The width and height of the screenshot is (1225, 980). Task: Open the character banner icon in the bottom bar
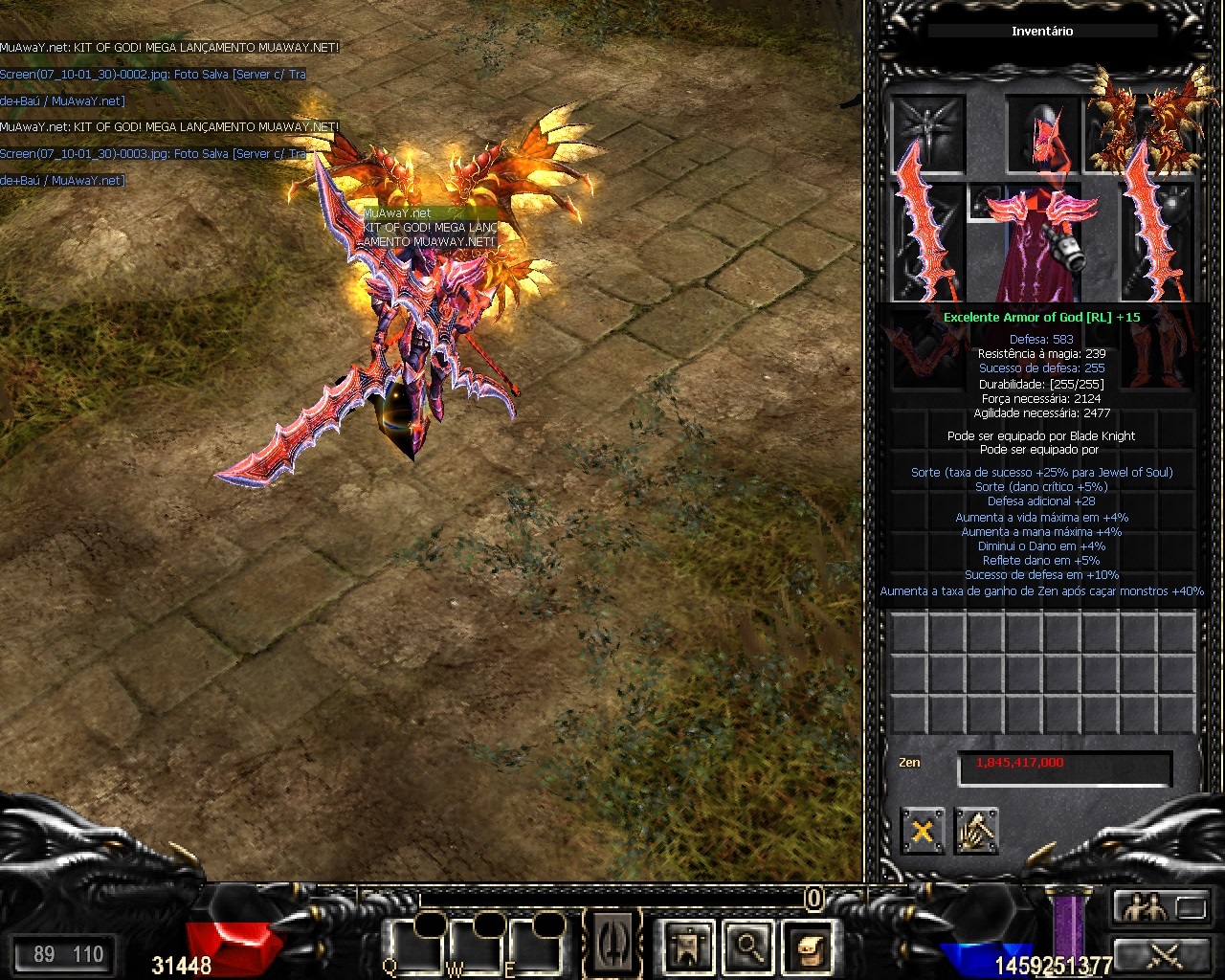pyautogui.click(x=688, y=947)
